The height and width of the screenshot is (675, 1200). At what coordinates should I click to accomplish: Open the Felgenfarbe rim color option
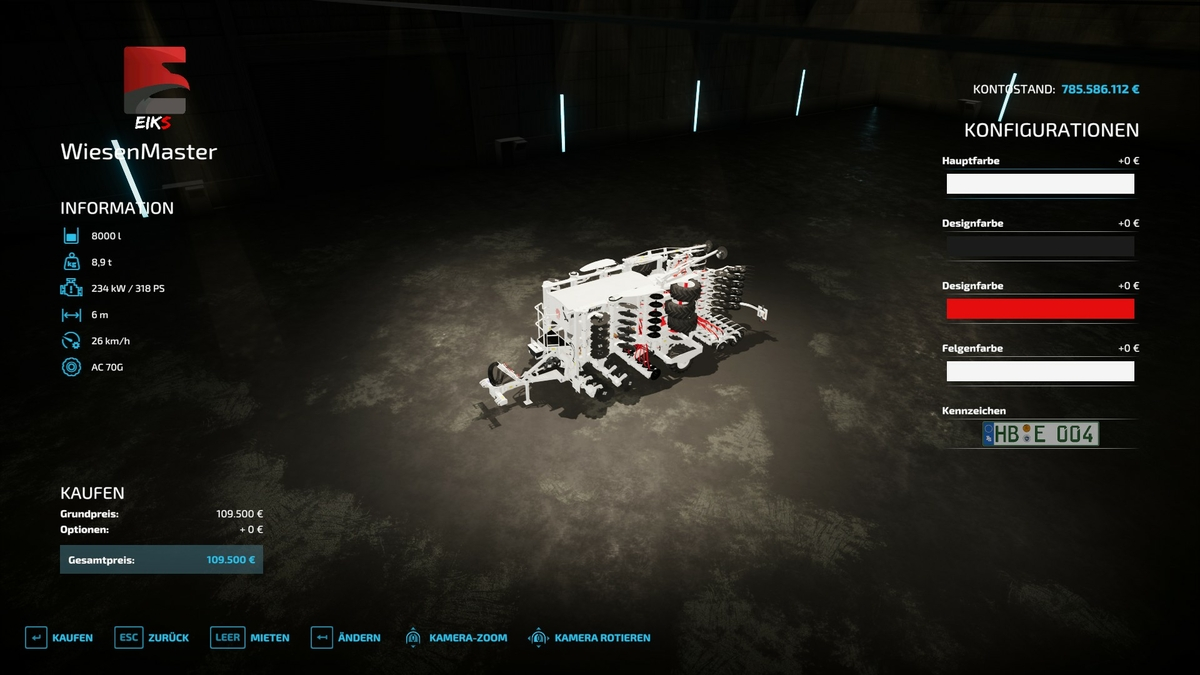click(1040, 371)
